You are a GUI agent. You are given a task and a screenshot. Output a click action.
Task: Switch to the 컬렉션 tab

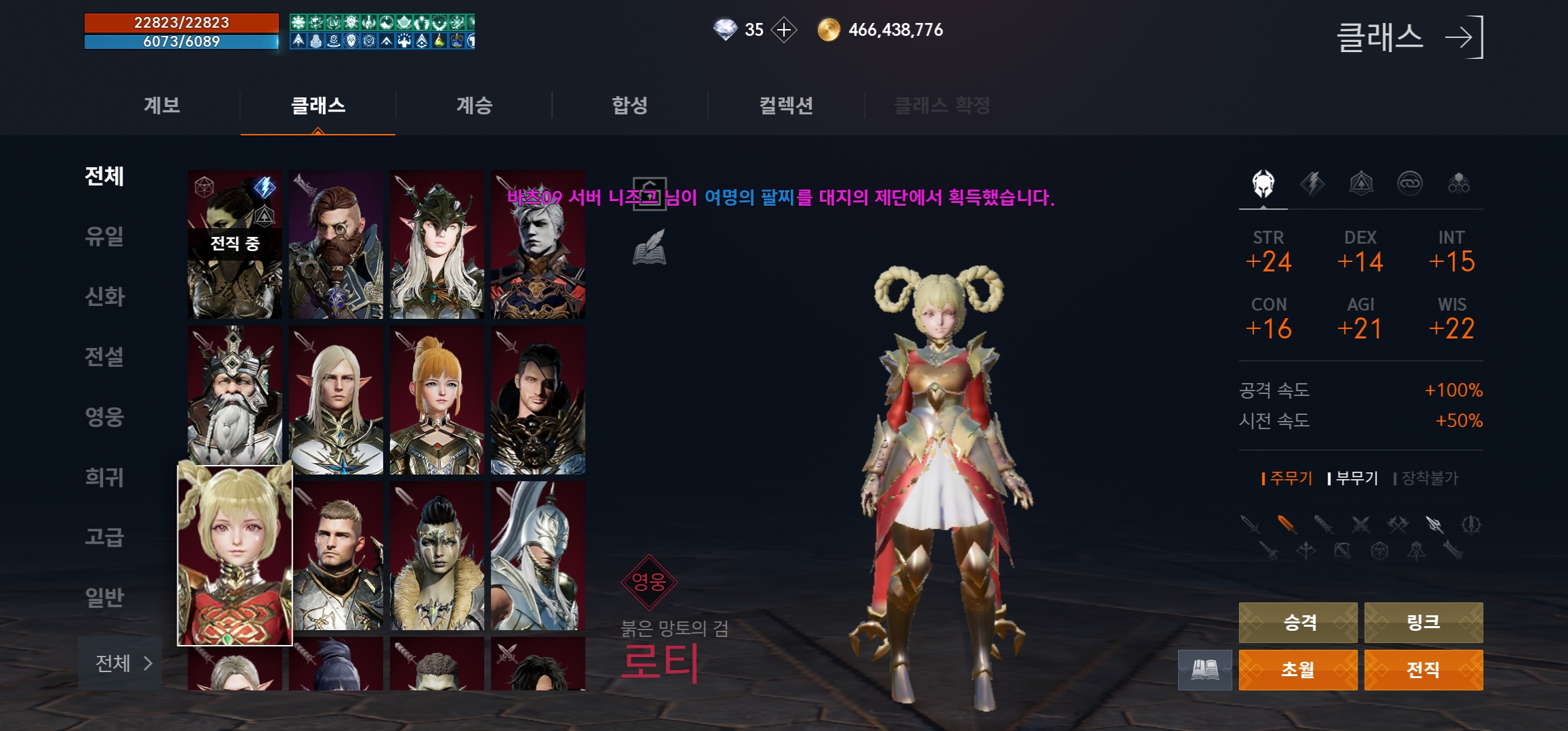[x=787, y=105]
